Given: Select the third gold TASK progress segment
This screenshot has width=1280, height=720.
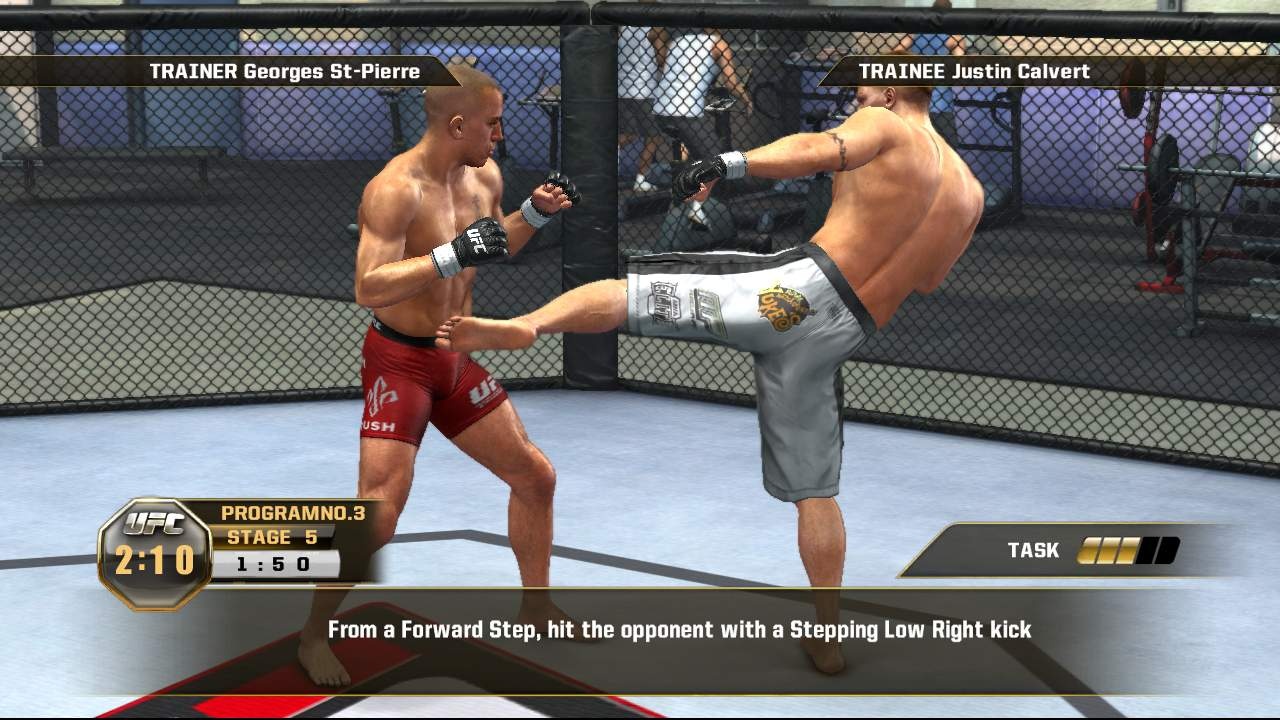Looking at the screenshot, I should (1127, 549).
